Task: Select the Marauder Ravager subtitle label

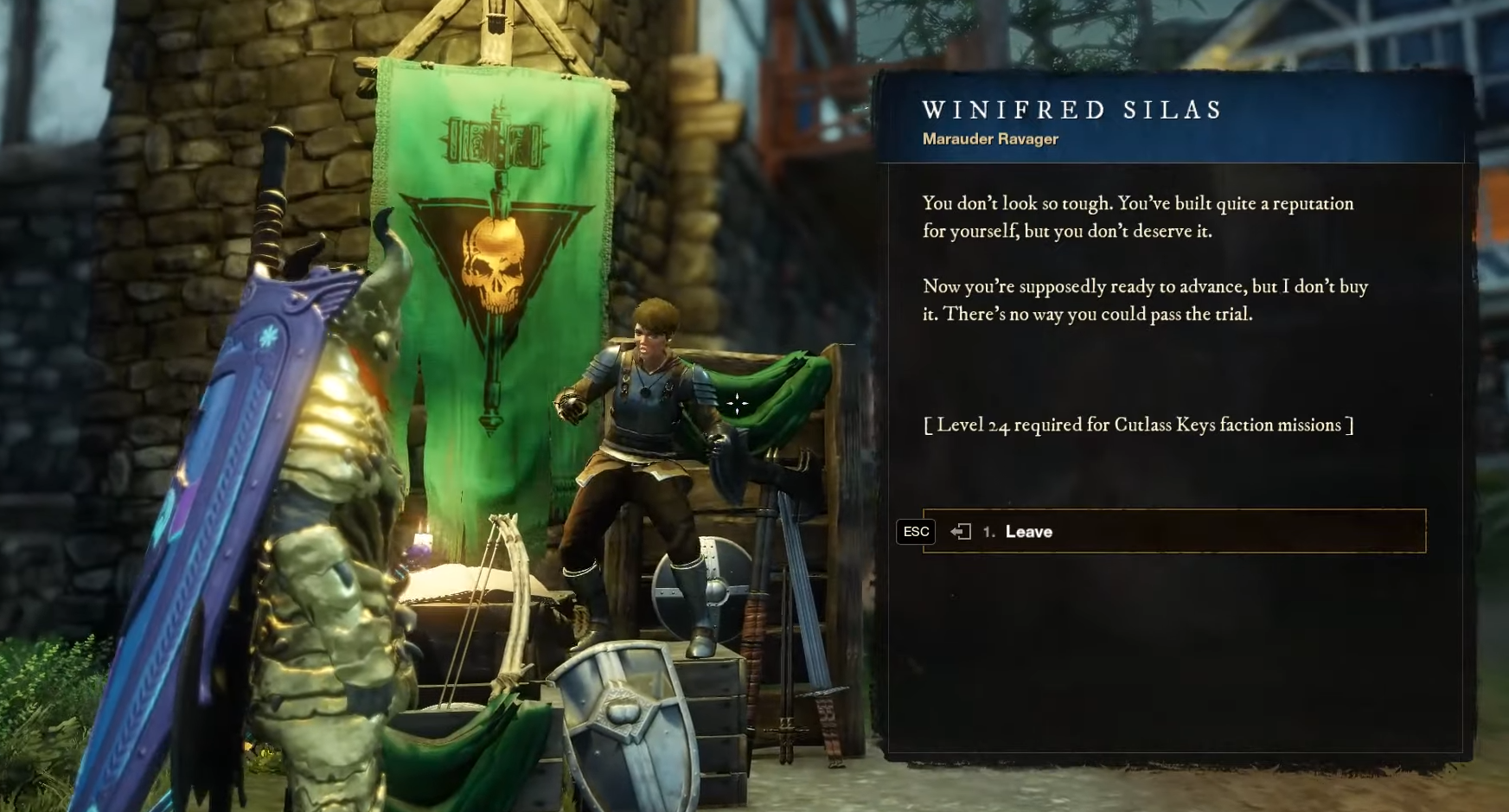Action: [x=991, y=139]
